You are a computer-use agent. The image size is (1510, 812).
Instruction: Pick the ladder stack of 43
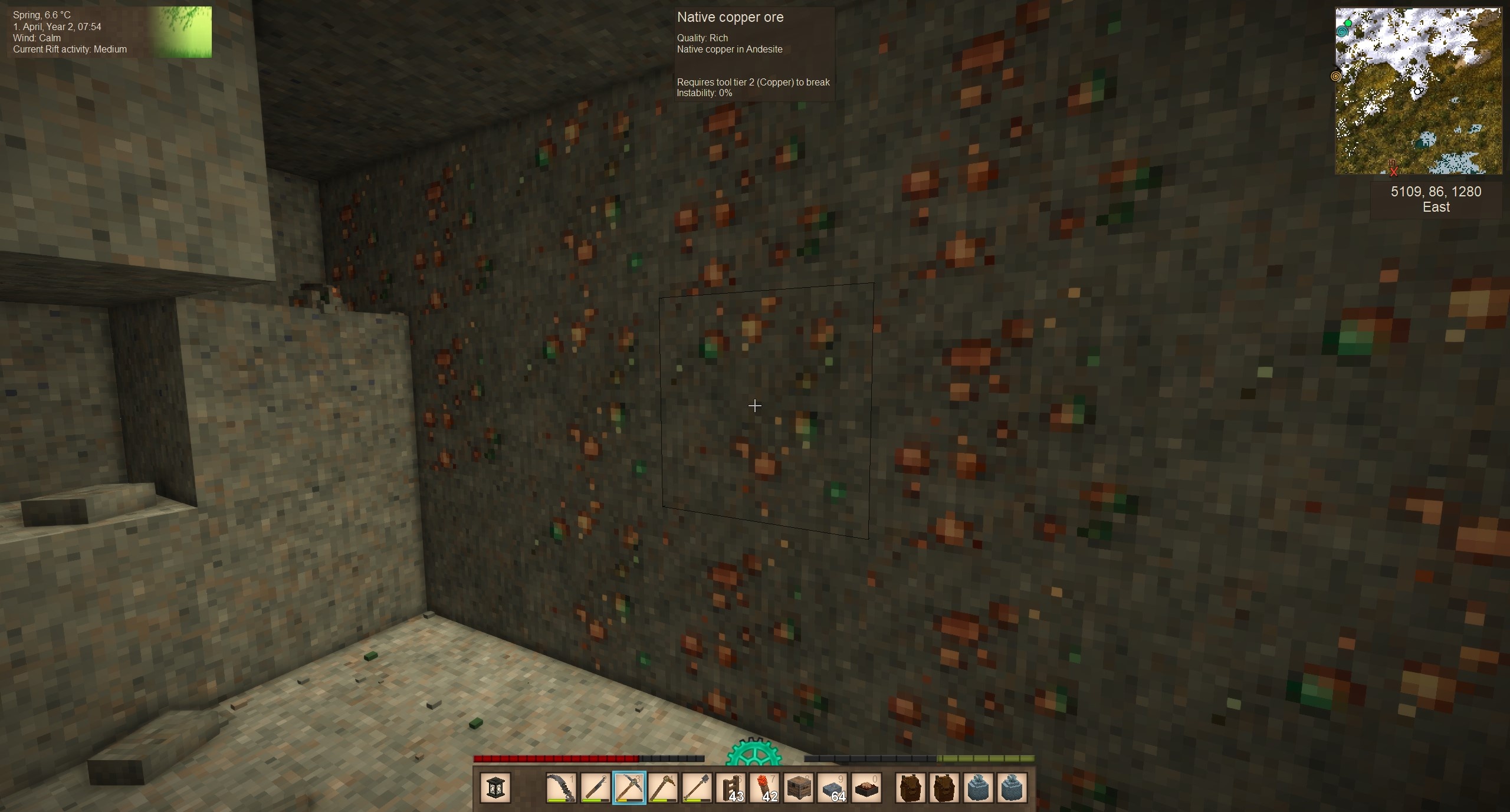coord(731,788)
